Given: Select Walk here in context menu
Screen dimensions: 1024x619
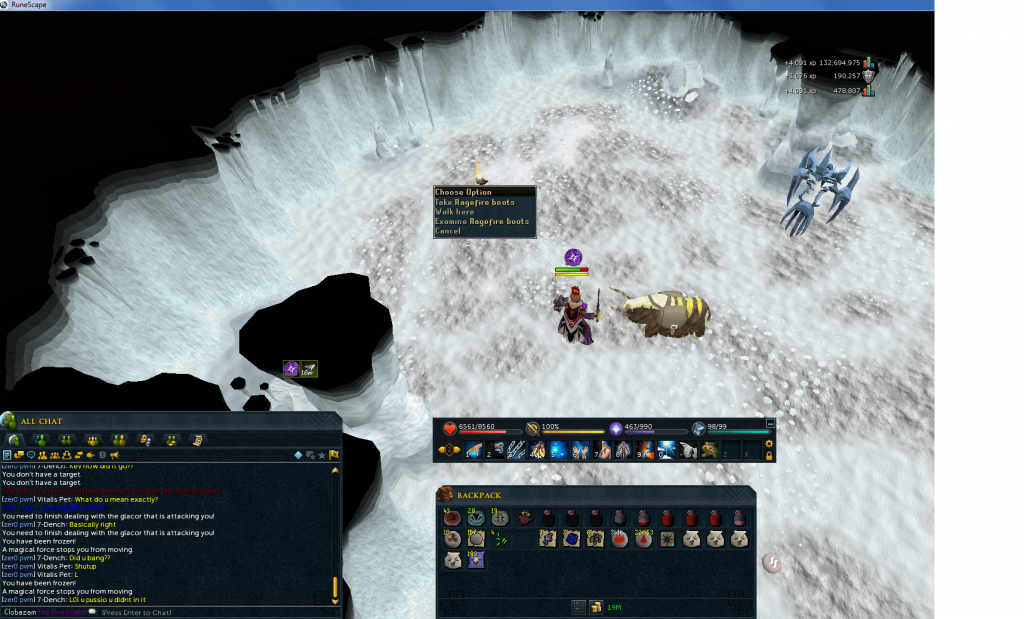Looking at the screenshot, I should point(461,212).
